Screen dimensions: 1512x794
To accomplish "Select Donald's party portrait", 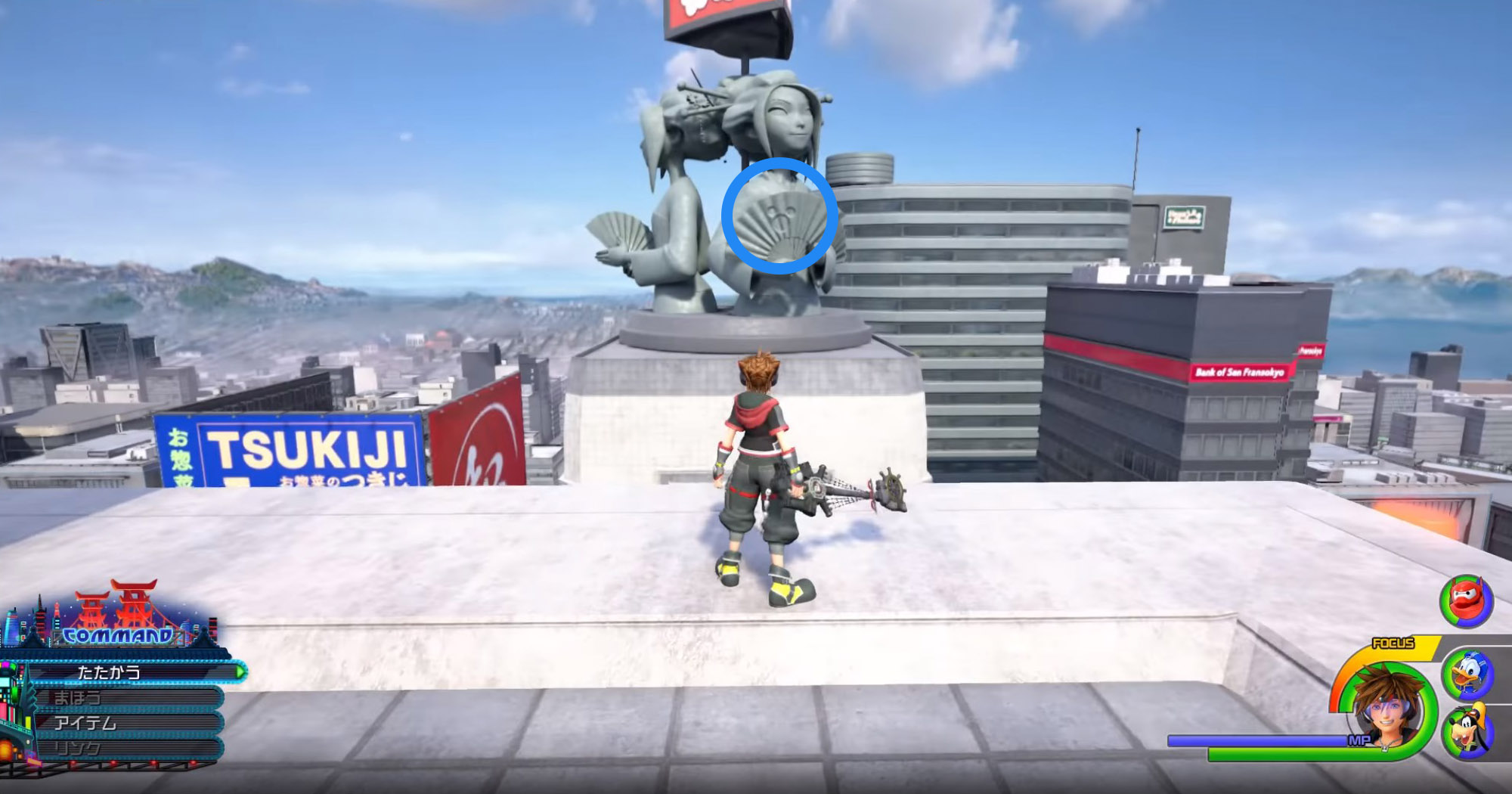I will [1467, 674].
